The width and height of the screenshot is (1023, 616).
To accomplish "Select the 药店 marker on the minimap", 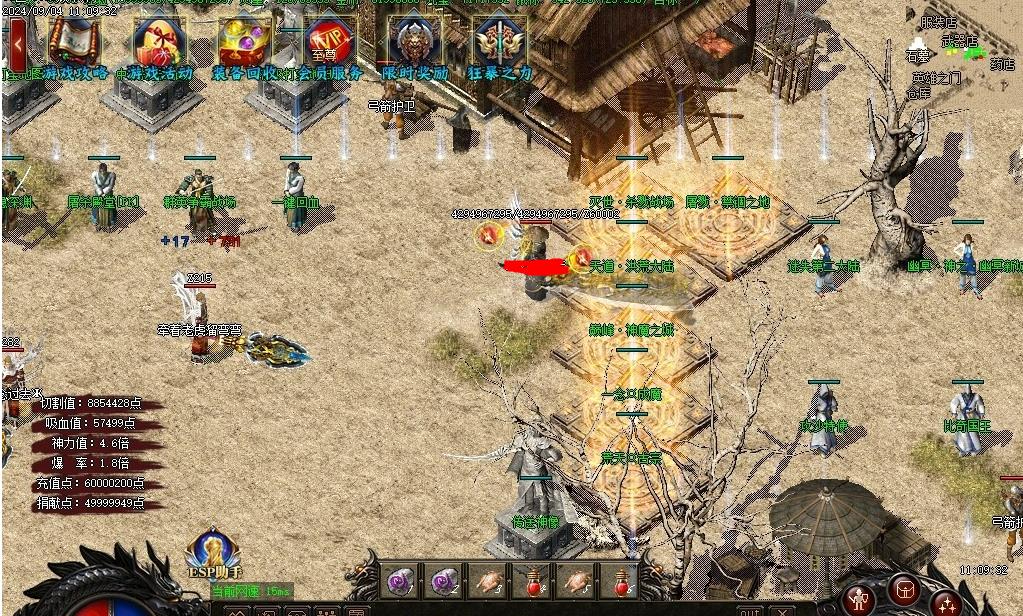I will (1002, 64).
